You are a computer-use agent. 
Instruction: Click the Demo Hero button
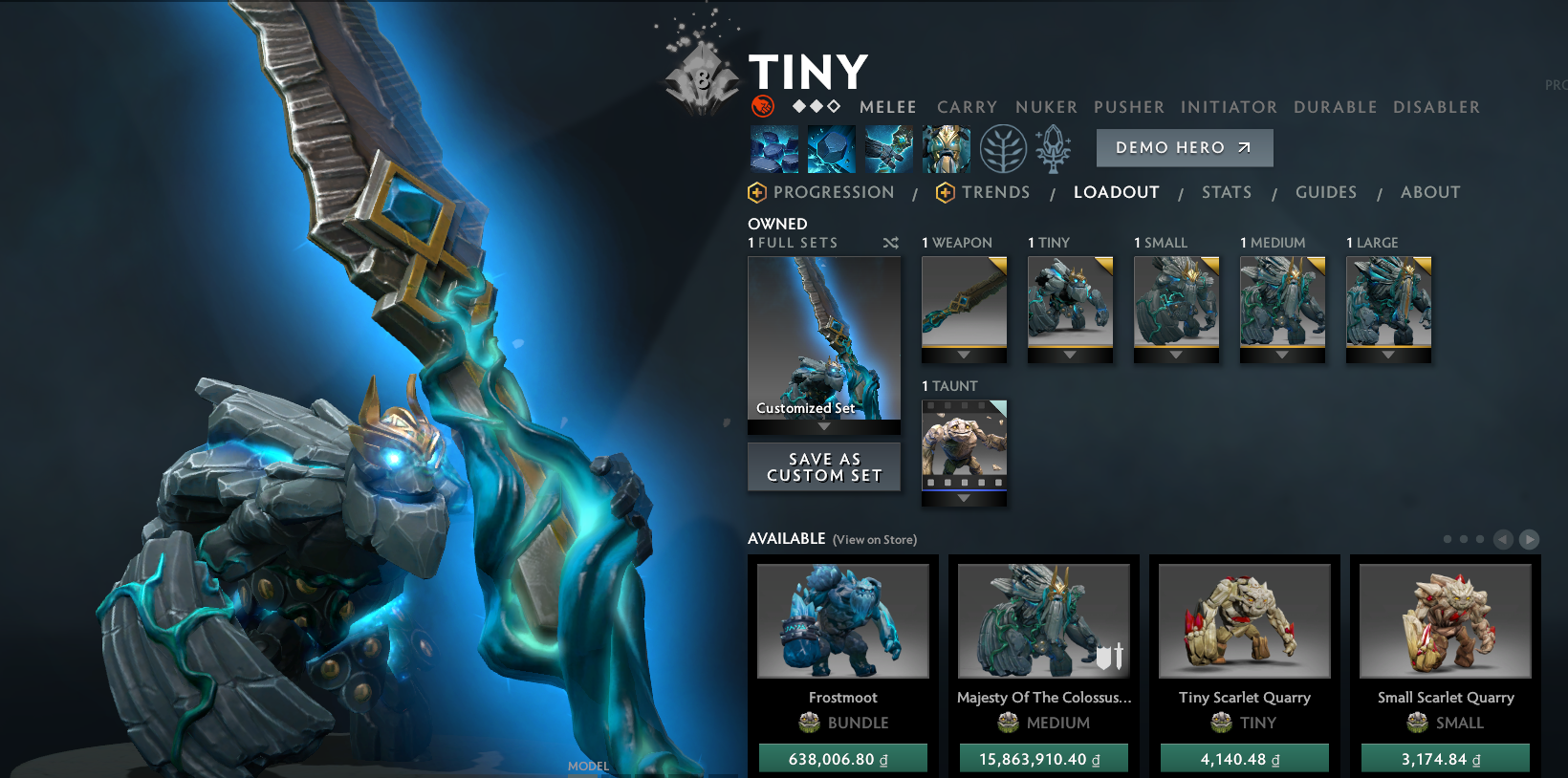point(1184,147)
